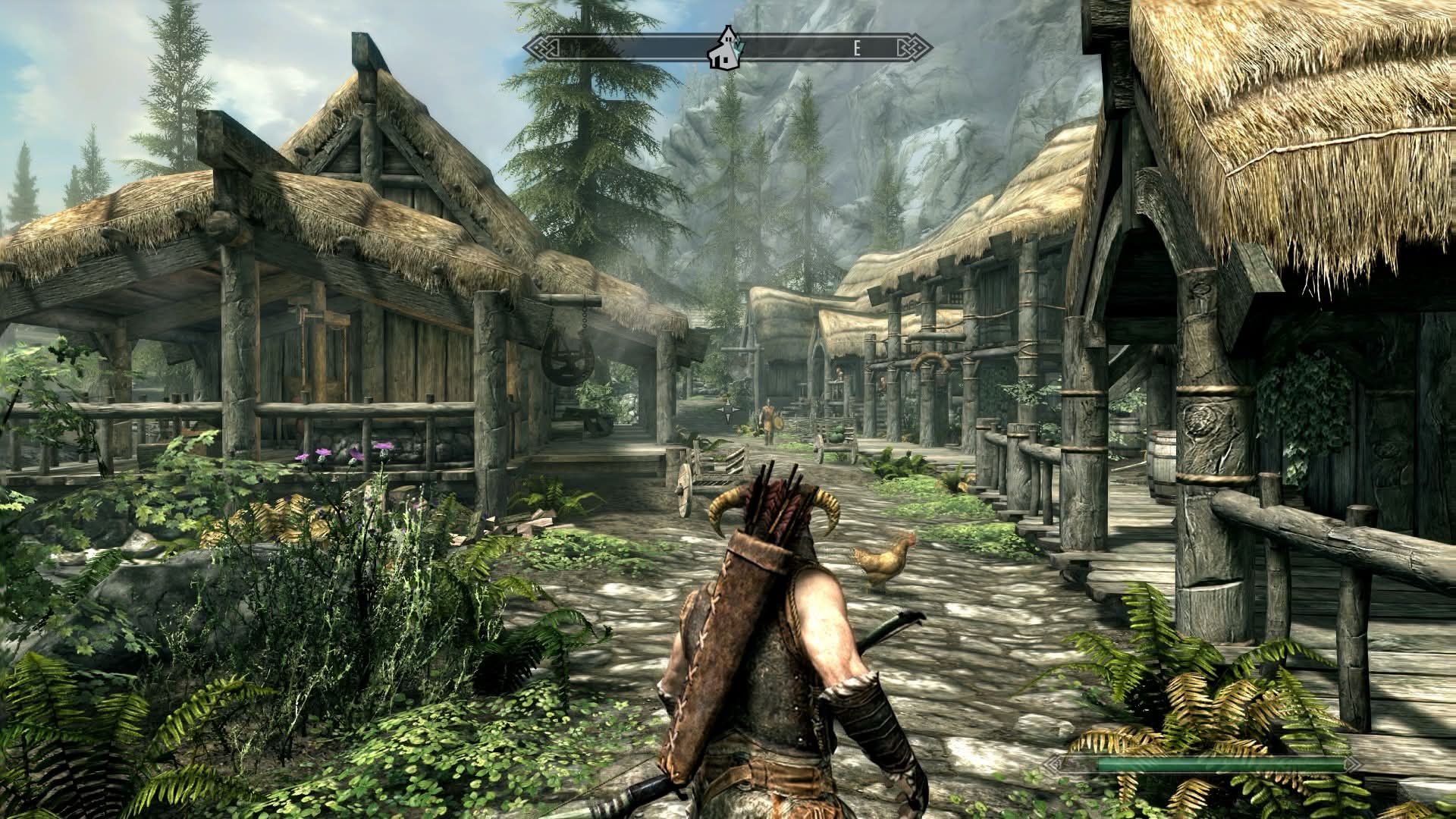Select the house marker on the compass

pos(725,49)
